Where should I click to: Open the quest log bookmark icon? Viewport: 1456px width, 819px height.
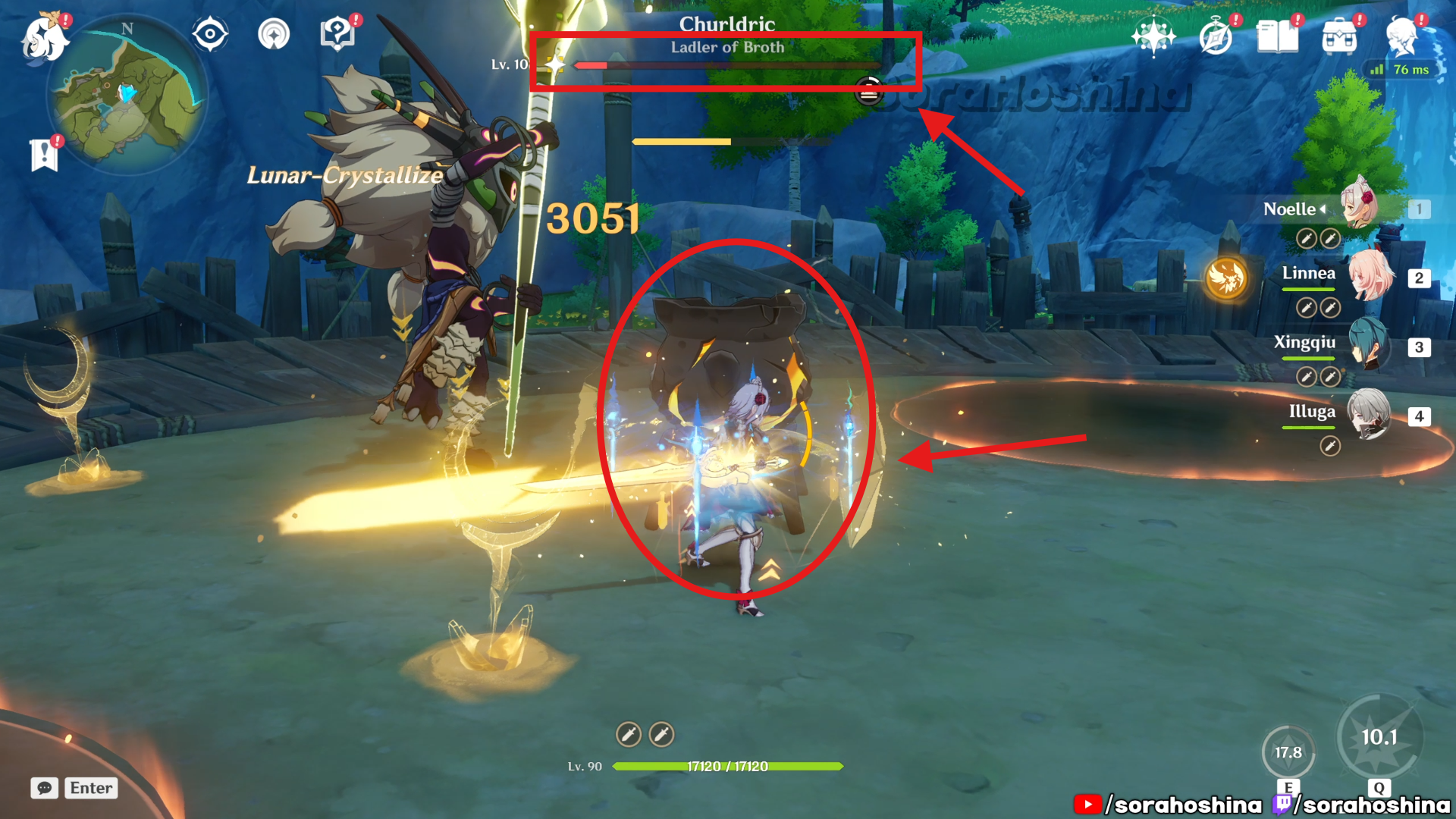point(44,155)
